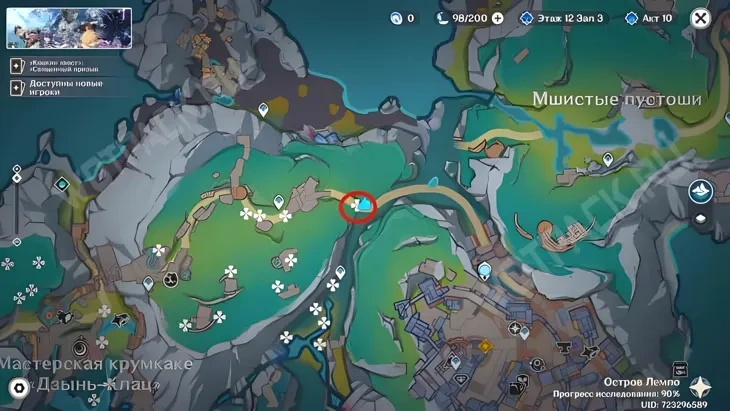Open the 'Акт 10' theater tracker
This screenshot has height=411, width=730.
tap(649, 18)
